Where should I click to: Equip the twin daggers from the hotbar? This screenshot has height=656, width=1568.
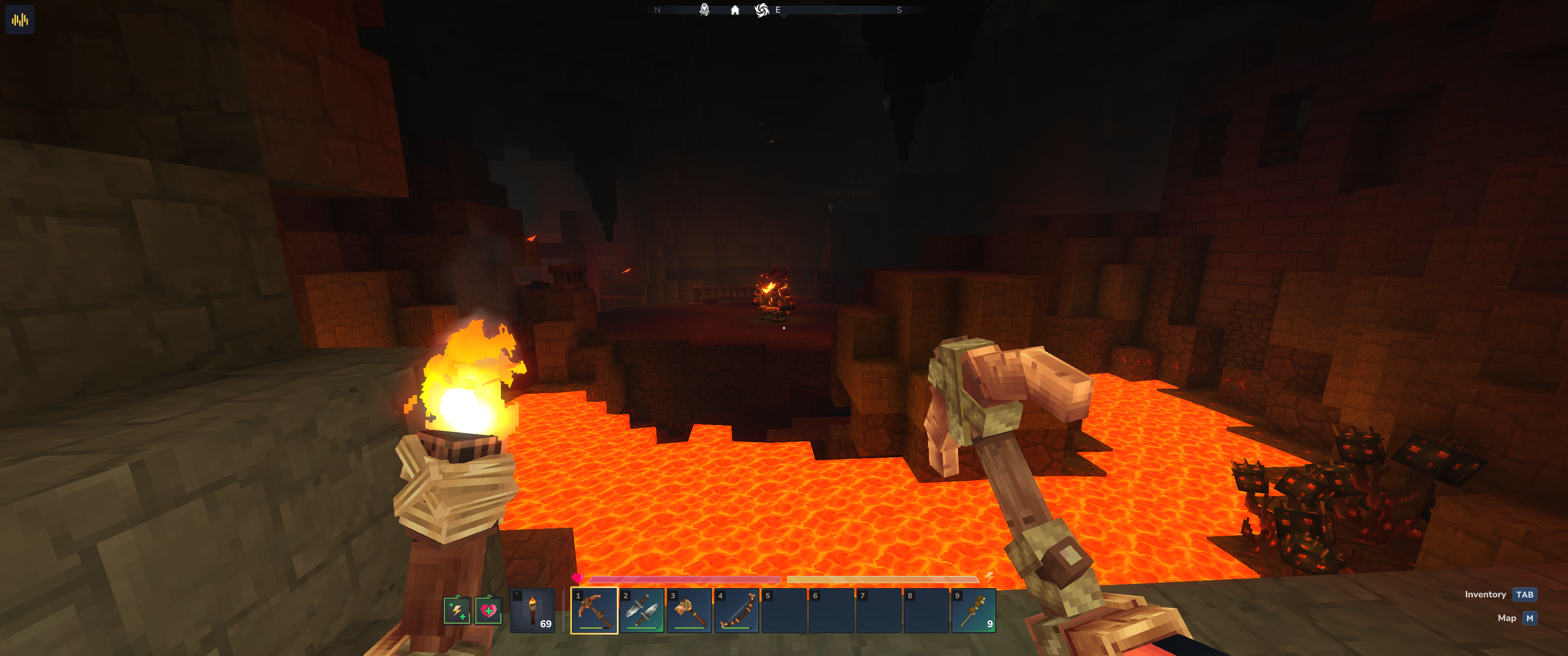coord(642,610)
